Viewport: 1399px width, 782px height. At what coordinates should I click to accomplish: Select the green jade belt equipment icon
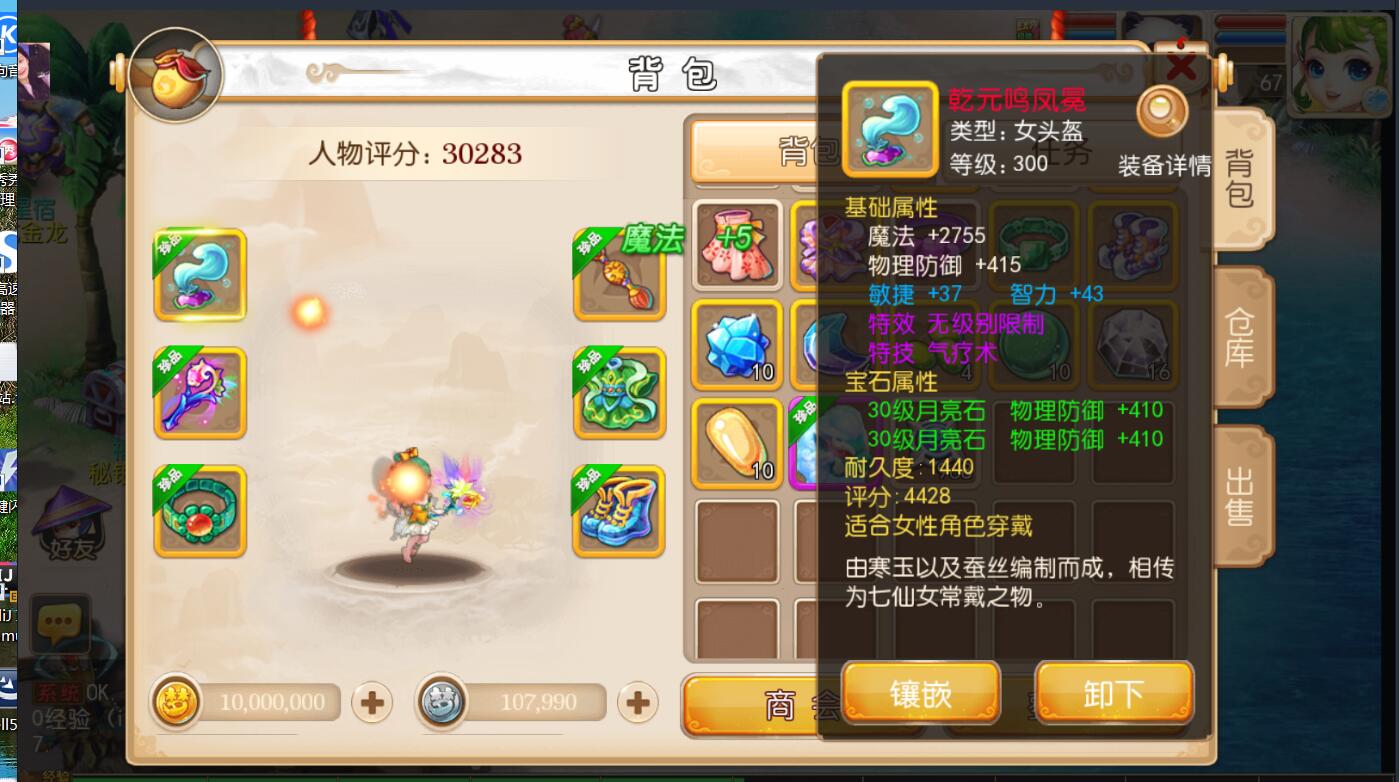199,508
